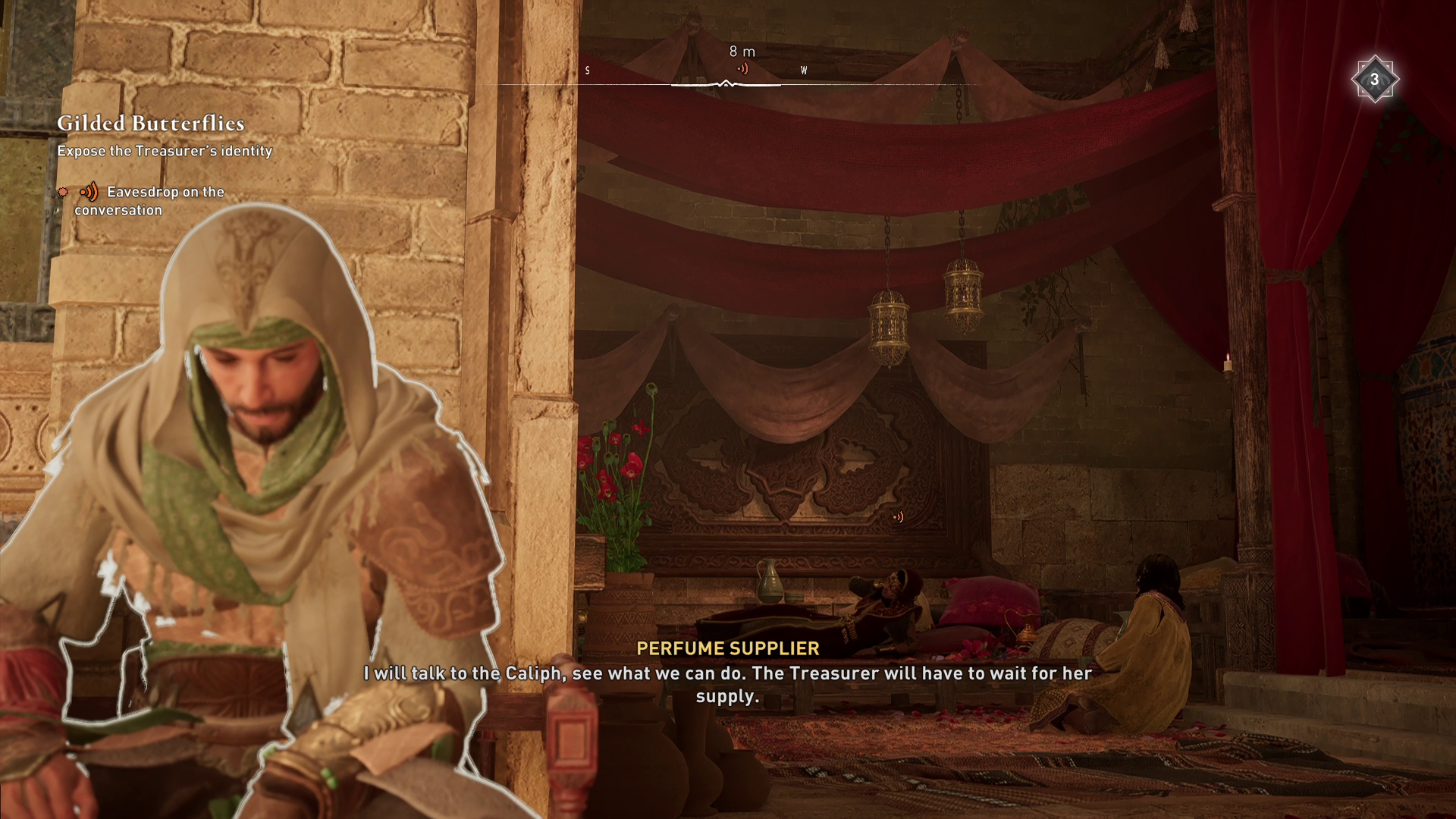Viewport: 1456px width, 819px height.
Task: Select the Gilded Butterflies quest title
Action: click(x=150, y=124)
